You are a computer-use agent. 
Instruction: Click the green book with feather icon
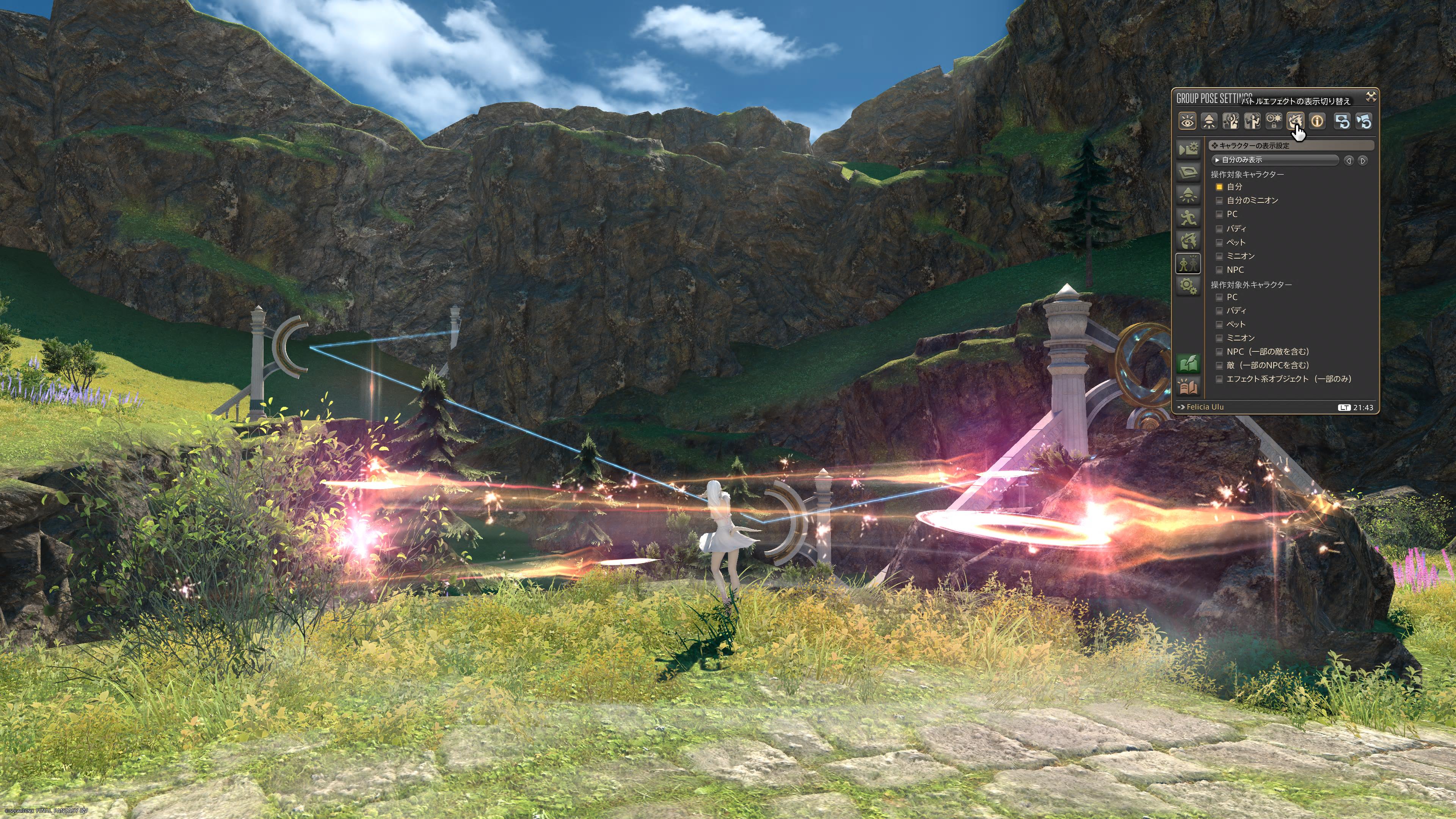point(1188,364)
